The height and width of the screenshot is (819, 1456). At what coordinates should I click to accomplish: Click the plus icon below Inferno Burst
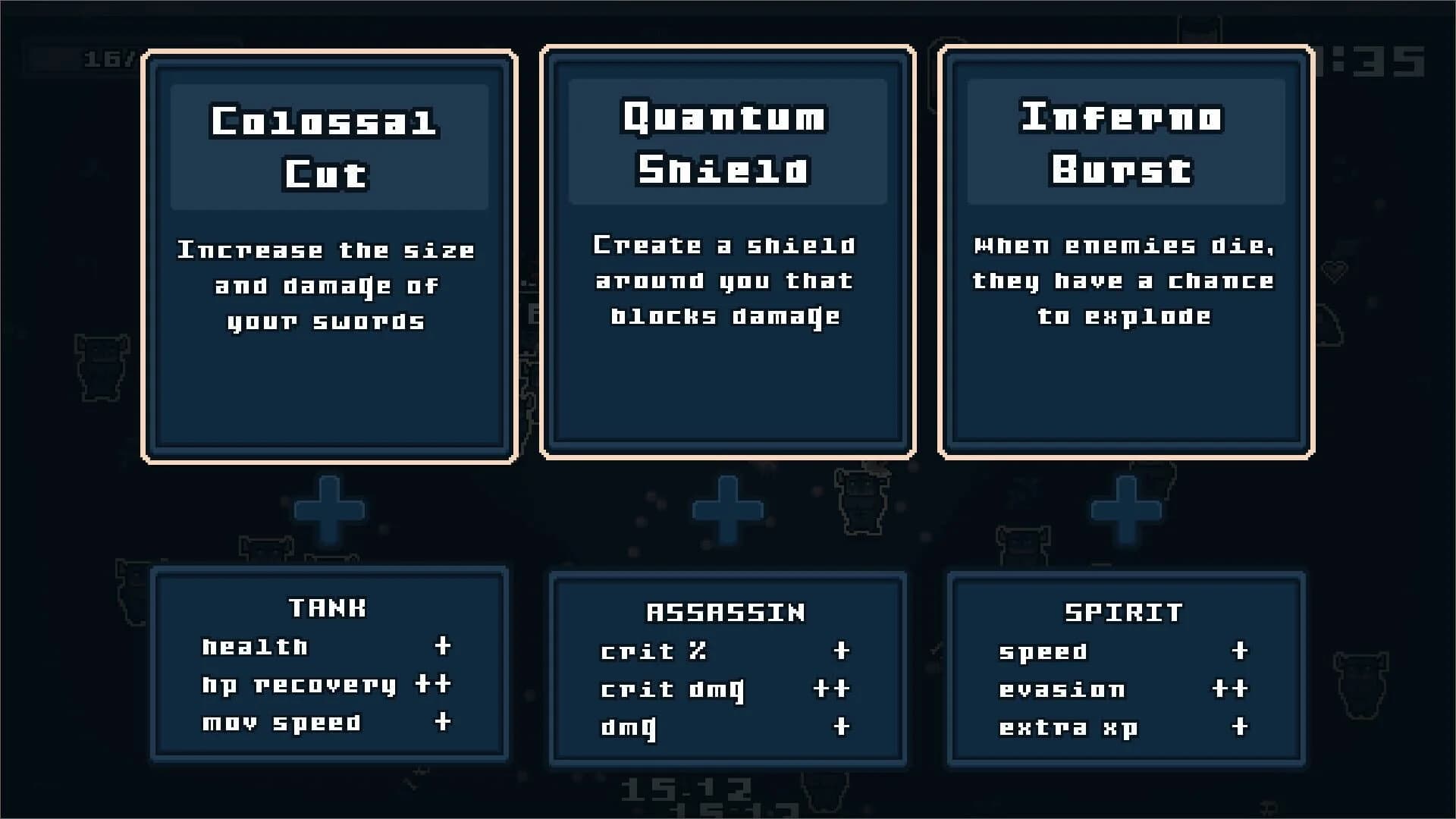coord(1124,510)
